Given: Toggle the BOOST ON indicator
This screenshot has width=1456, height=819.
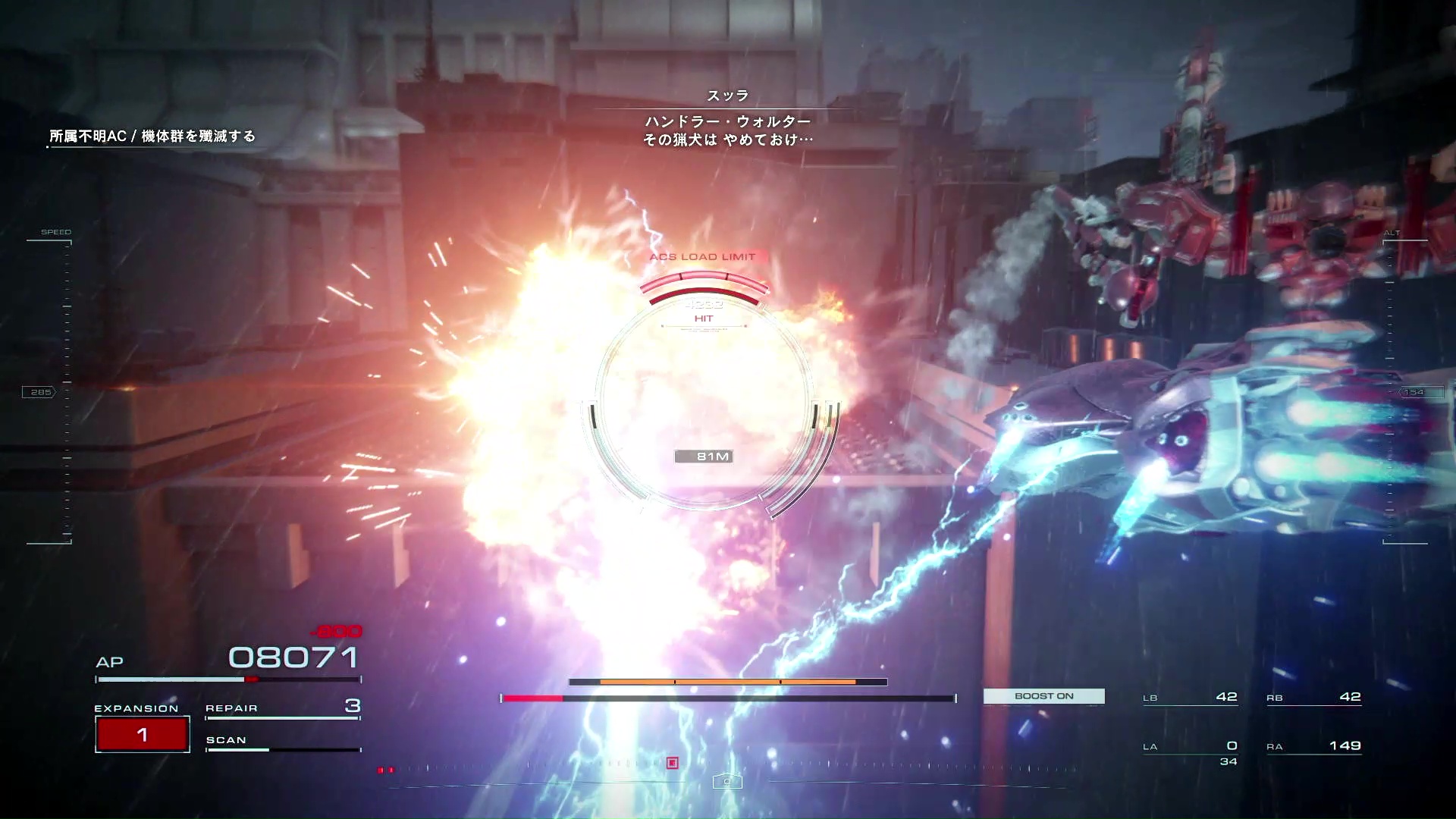Looking at the screenshot, I should click(x=1043, y=696).
